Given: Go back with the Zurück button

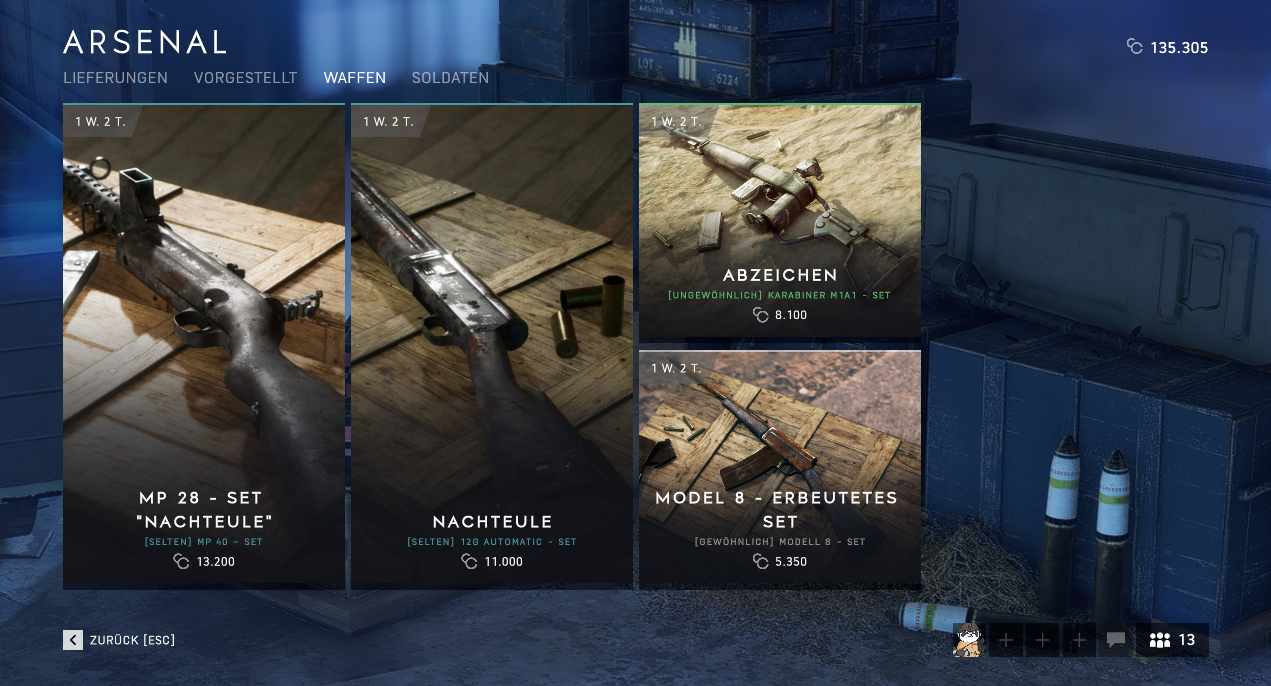Looking at the screenshot, I should pyautogui.click(x=119, y=640).
